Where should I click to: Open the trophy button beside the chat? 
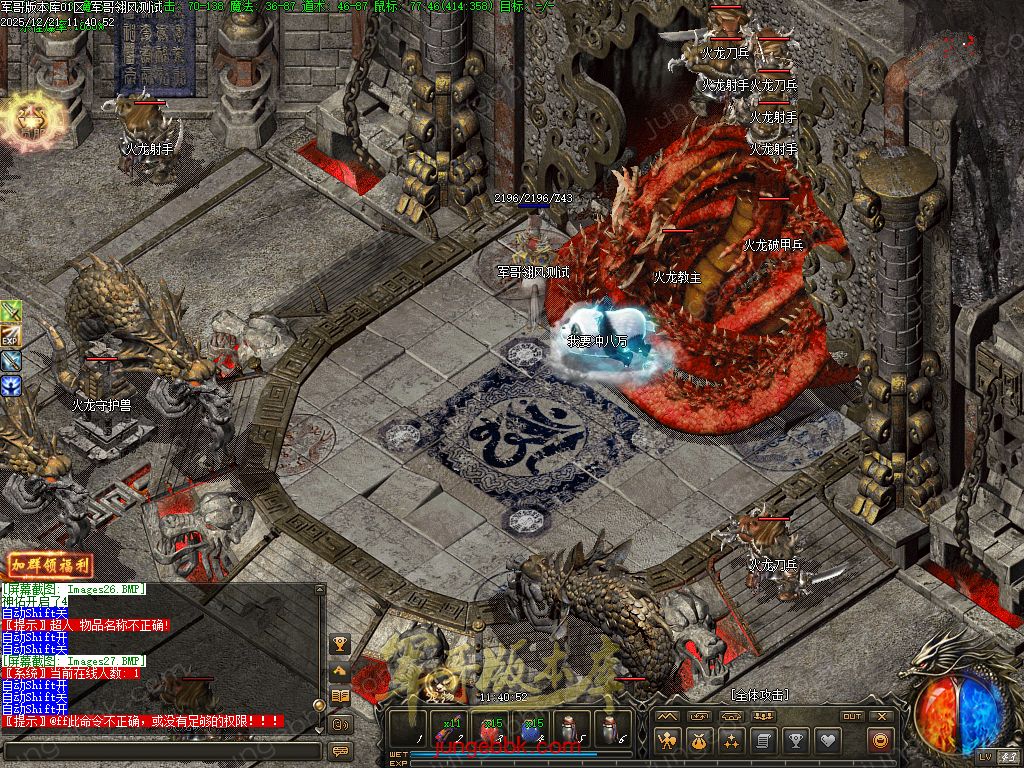point(340,644)
